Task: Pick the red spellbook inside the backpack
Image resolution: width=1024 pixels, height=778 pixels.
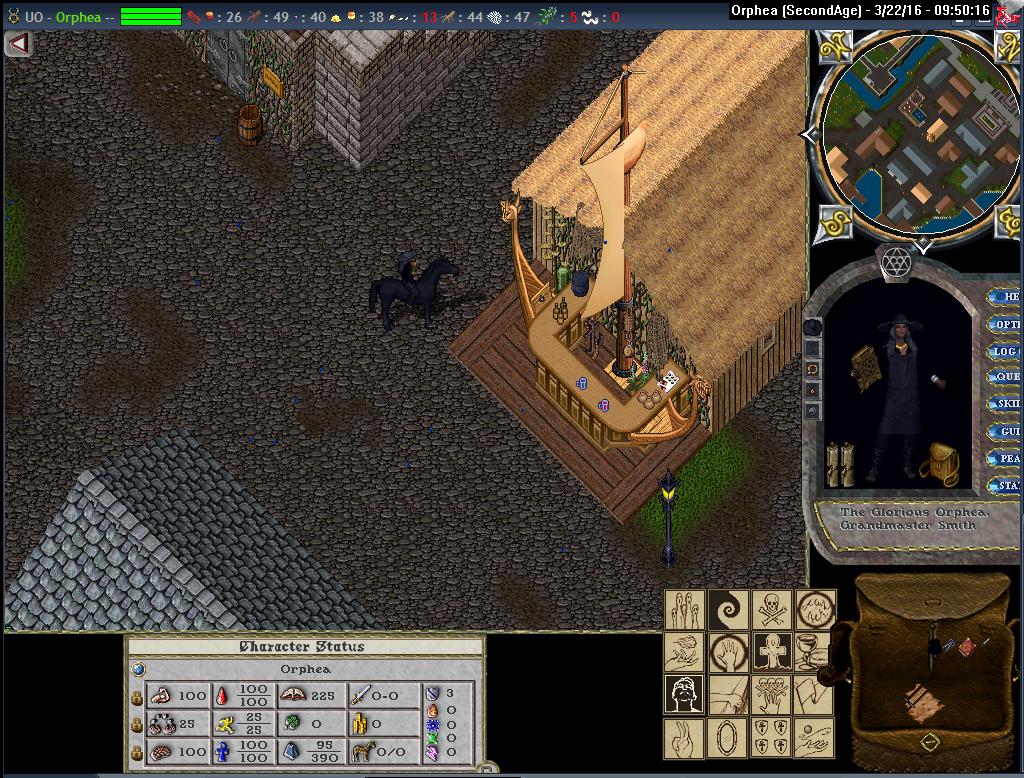Action: 967,648
